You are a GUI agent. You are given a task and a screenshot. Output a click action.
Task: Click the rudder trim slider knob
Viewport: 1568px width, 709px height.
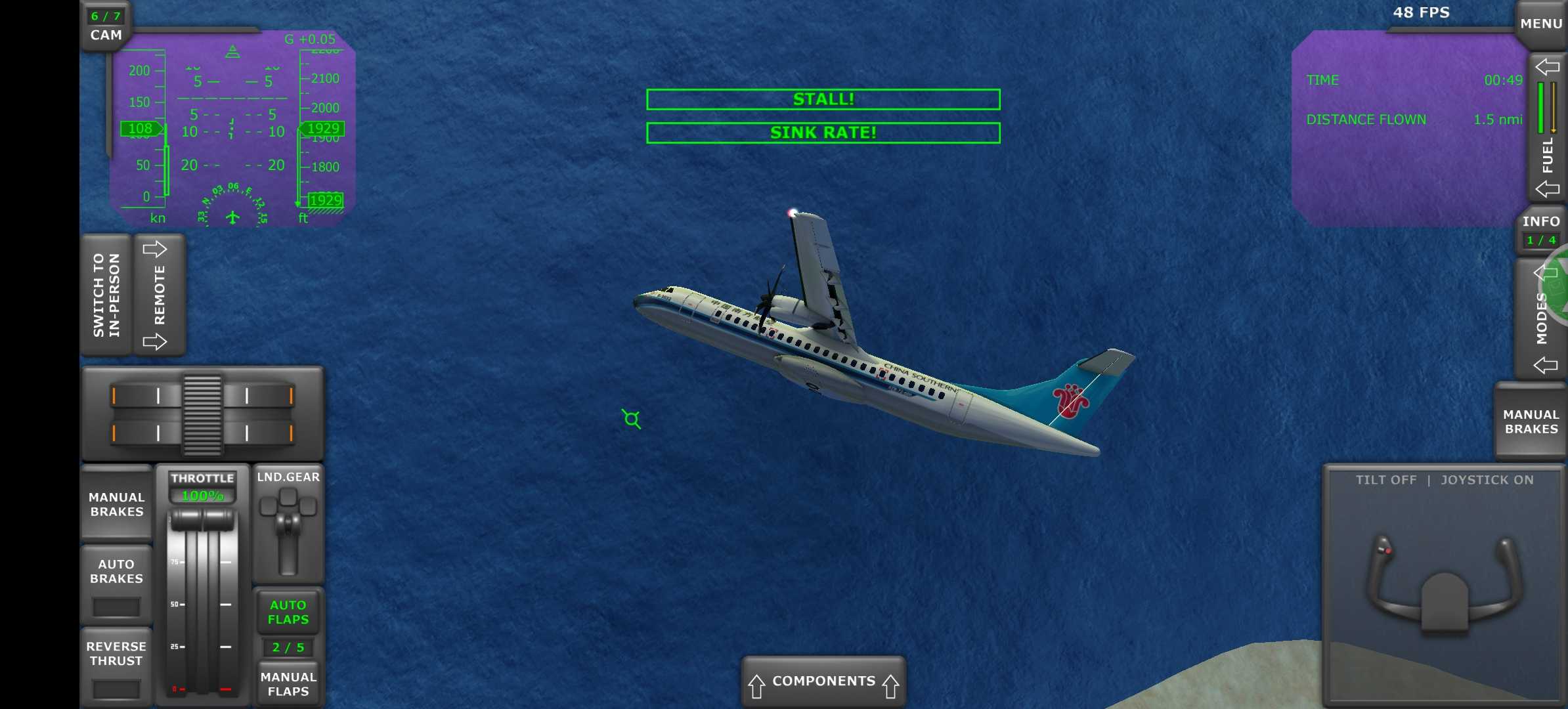(202, 414)
